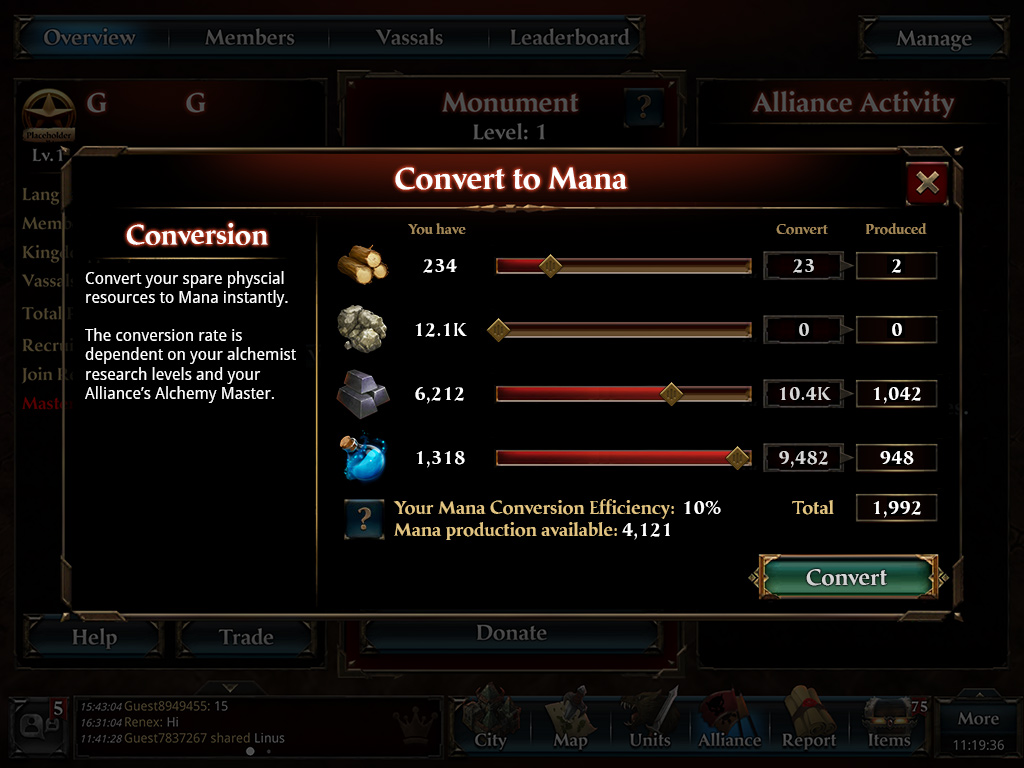Open the Leaderboard tab
Screen dimensions: 1024x768
[569, 38]
